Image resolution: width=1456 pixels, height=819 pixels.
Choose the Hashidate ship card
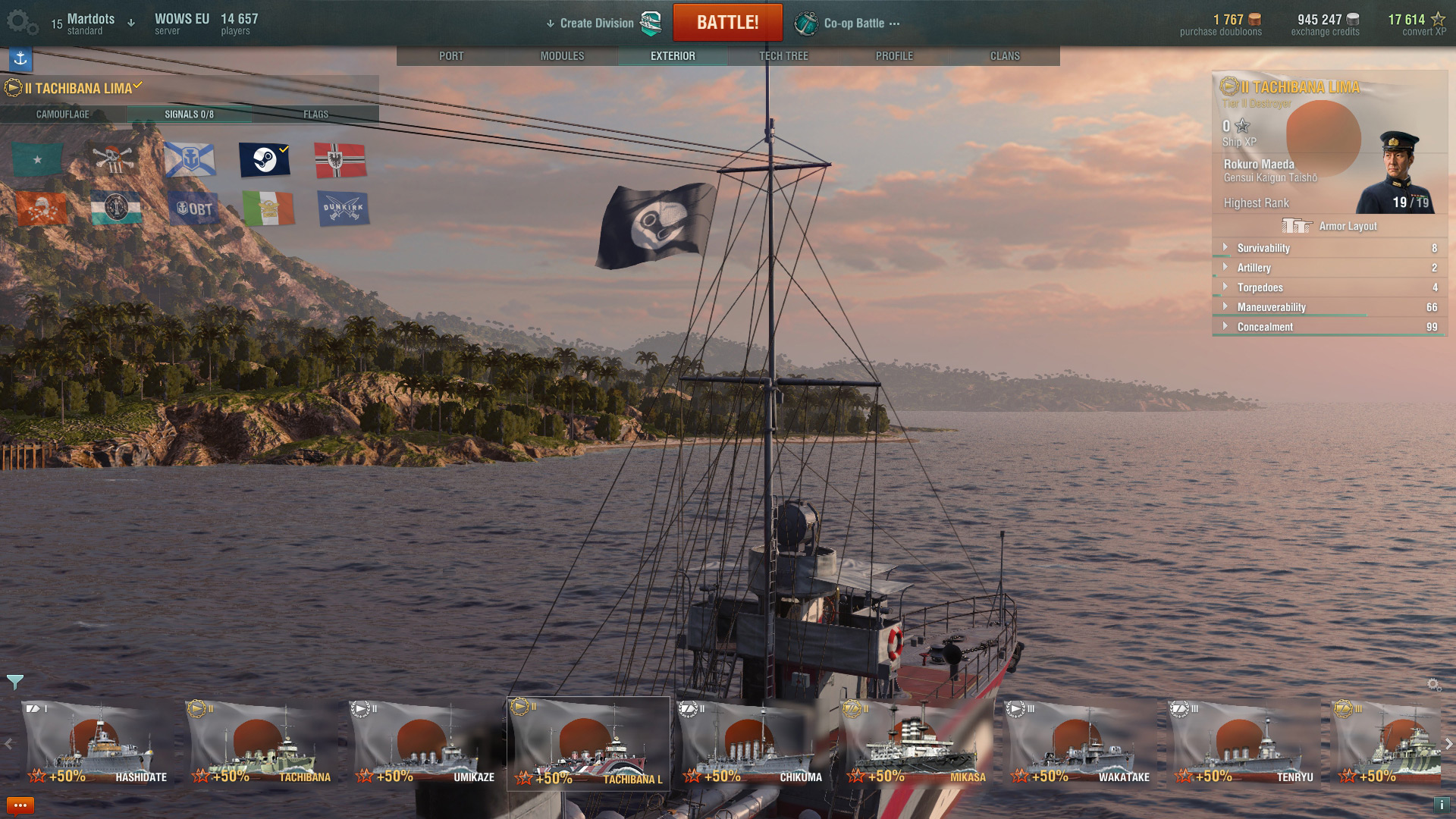click(96, 744)
